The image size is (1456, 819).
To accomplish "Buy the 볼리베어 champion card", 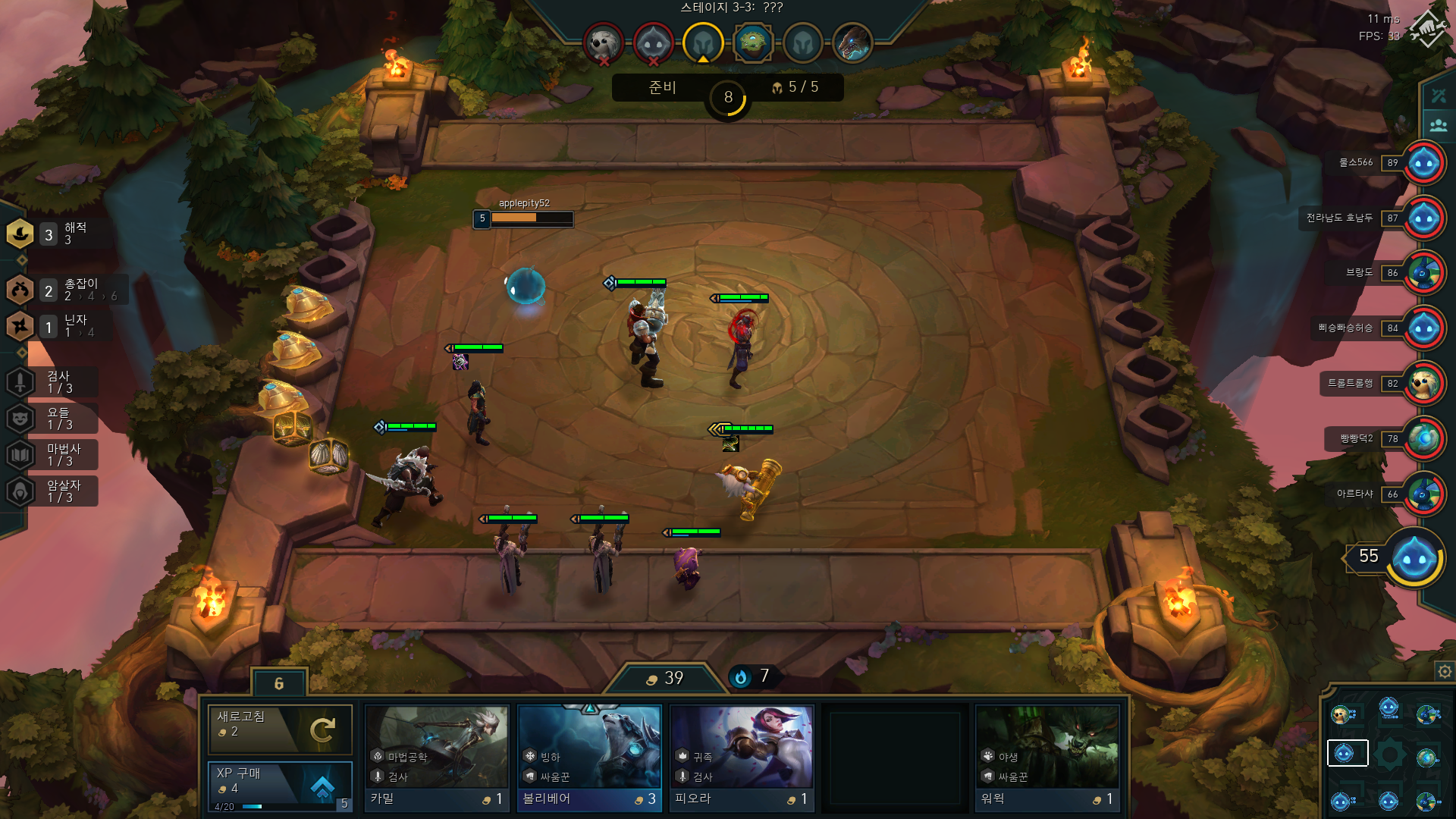I will tap(589, 758).
